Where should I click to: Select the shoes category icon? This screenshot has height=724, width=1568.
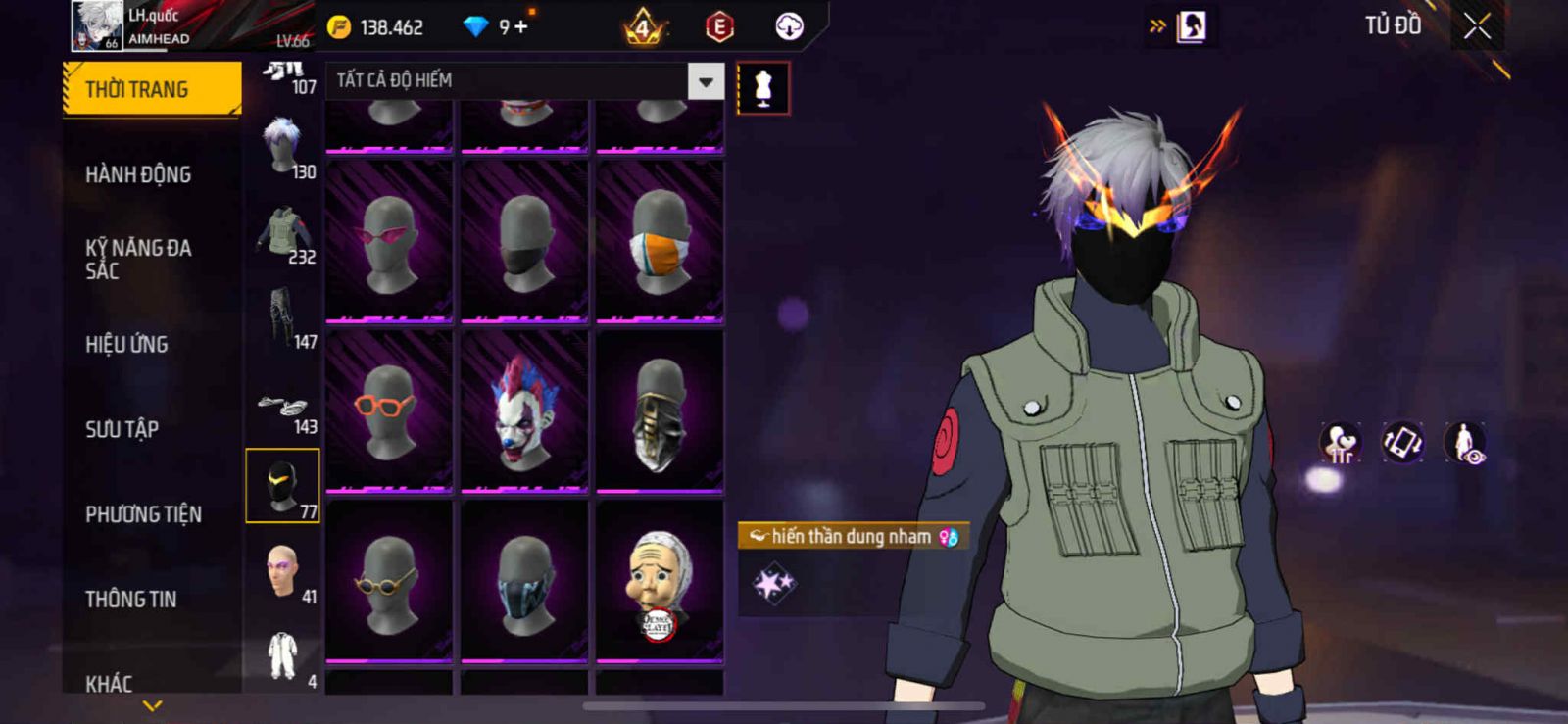(283, 406)
